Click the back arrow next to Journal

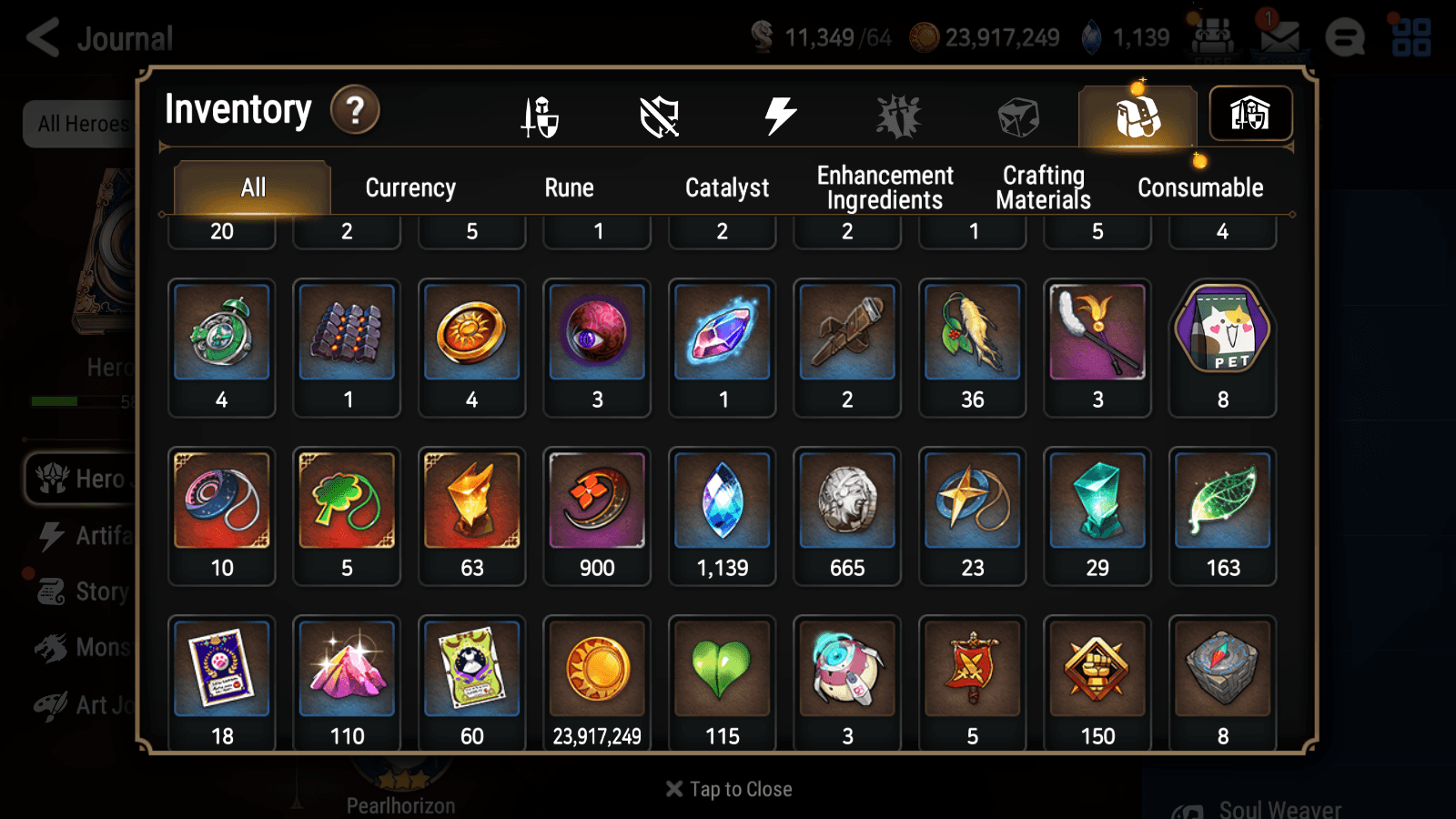[40, 36]
